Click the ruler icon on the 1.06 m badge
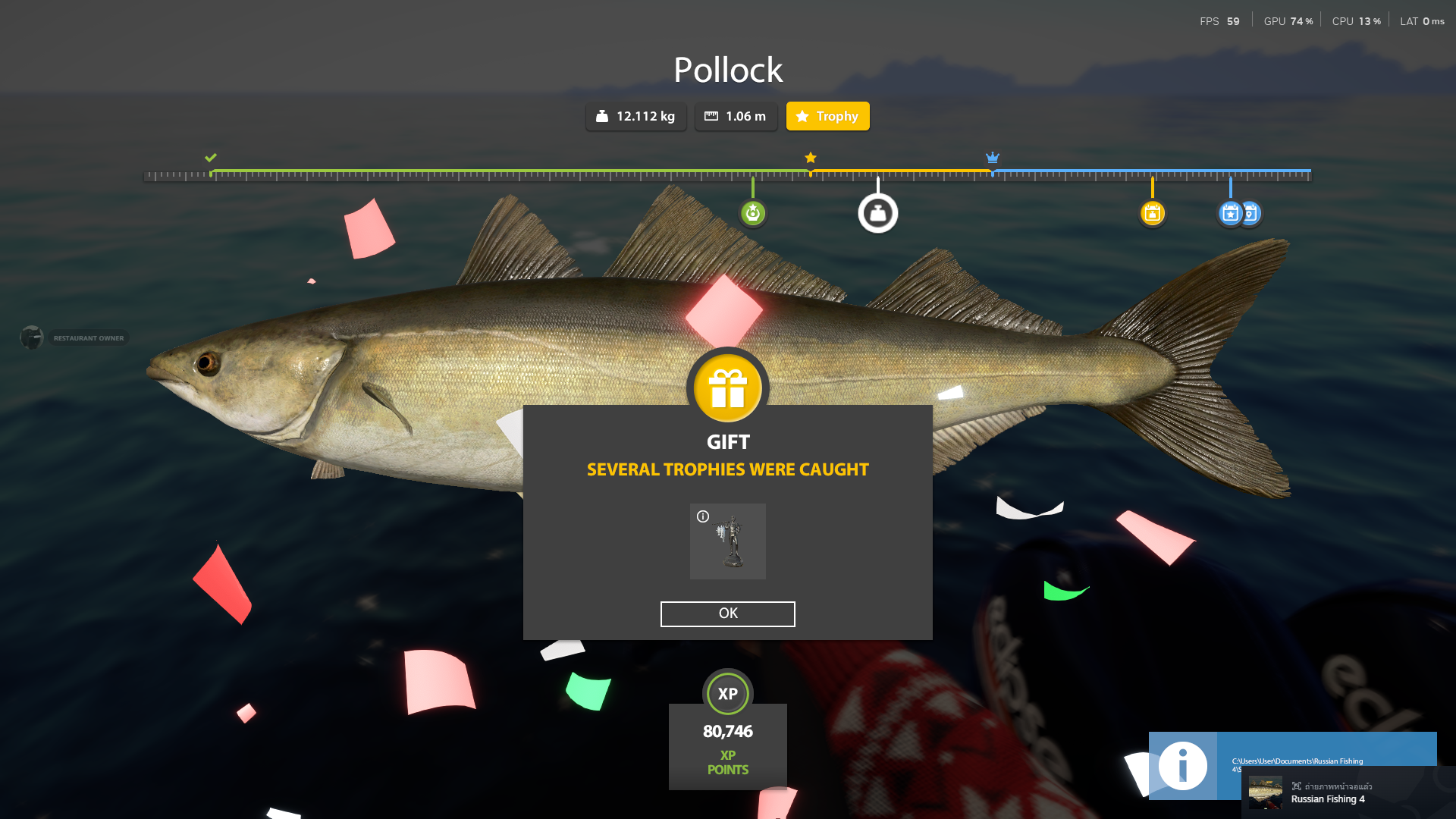1456x819 pixels. pos(711,116)
